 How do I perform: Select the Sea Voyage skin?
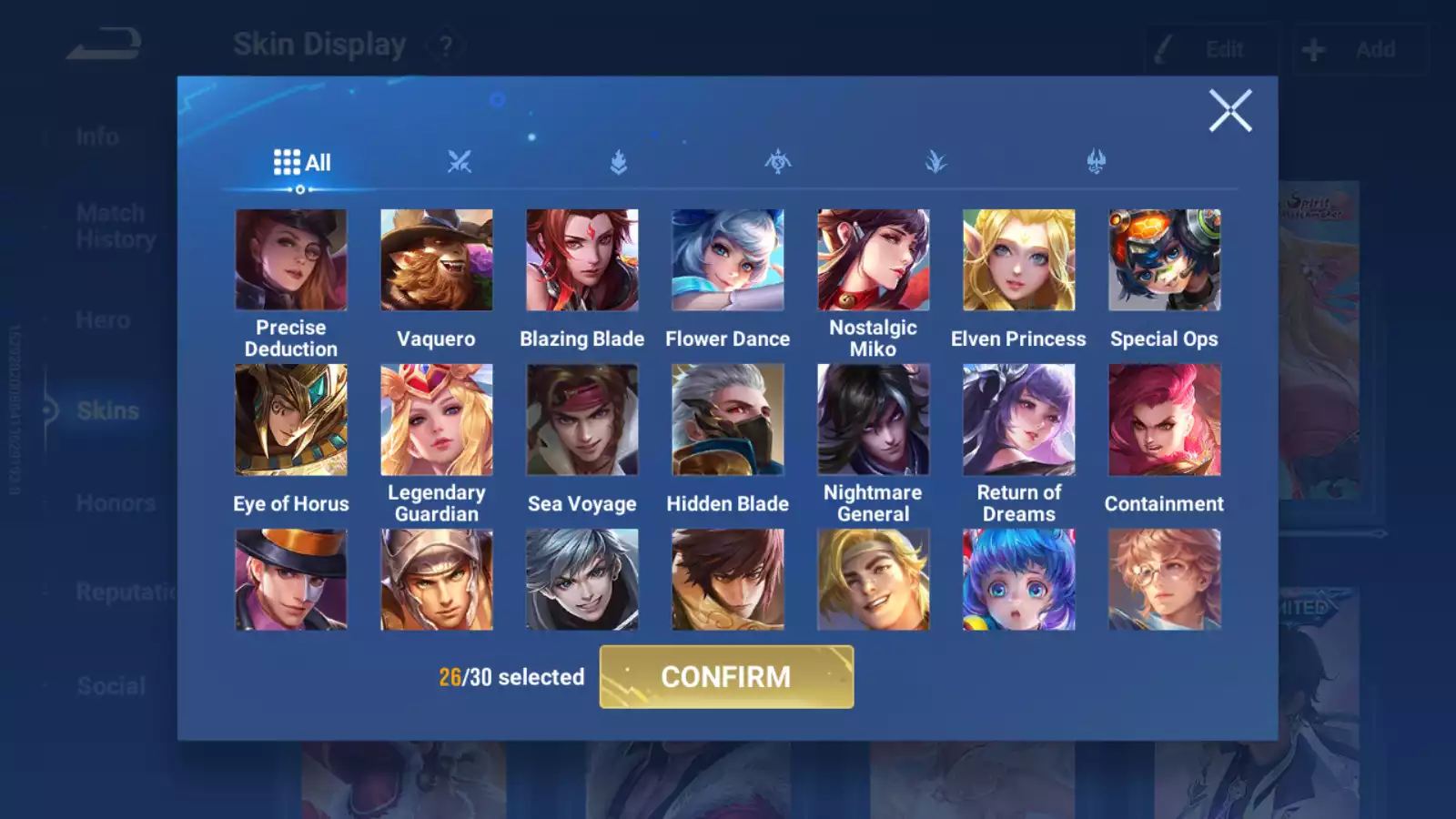(x=582, y=420)
